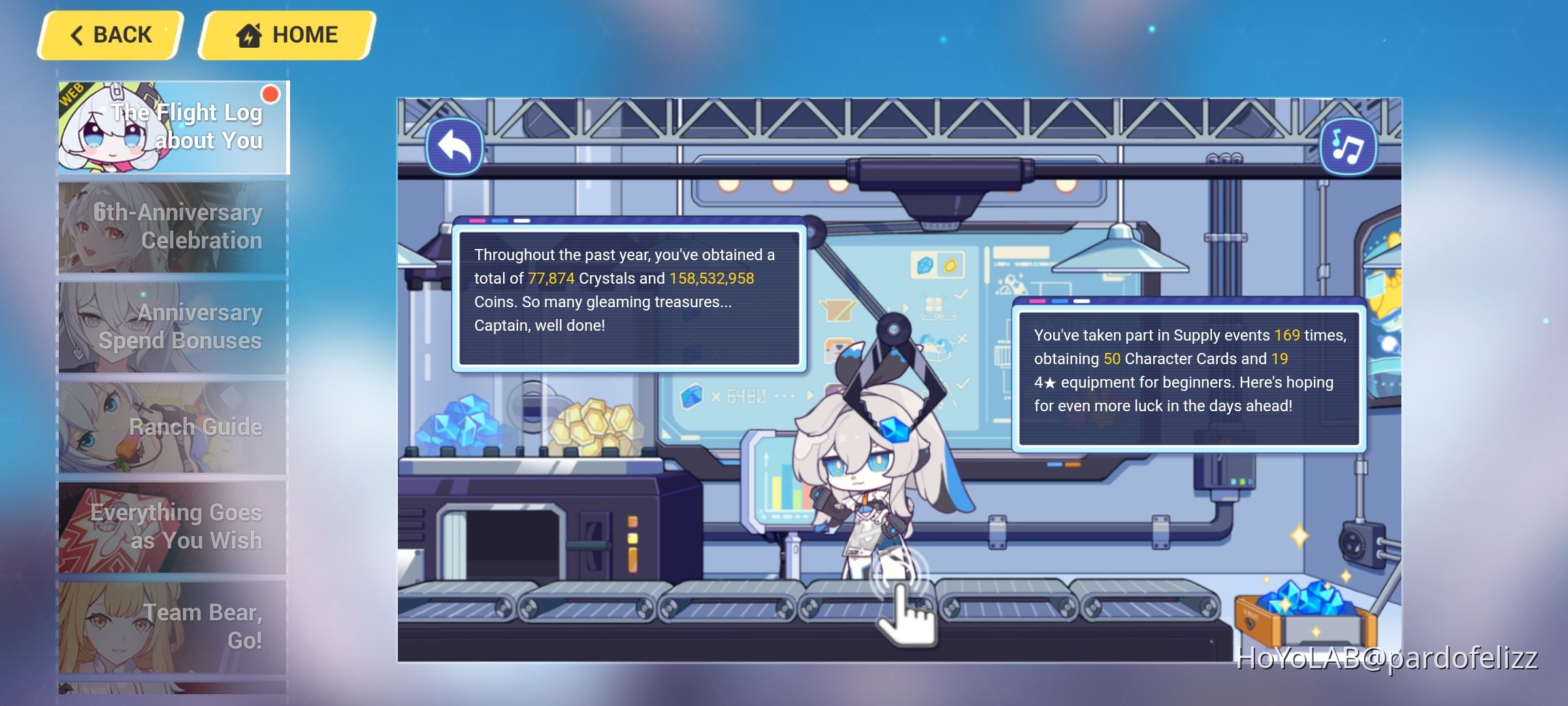This screenshot has width=1568, height=706.
Task: Expand the 6th-Anniversary Celebration event entry
Action: pyautogui.click(x=172, y=227)
